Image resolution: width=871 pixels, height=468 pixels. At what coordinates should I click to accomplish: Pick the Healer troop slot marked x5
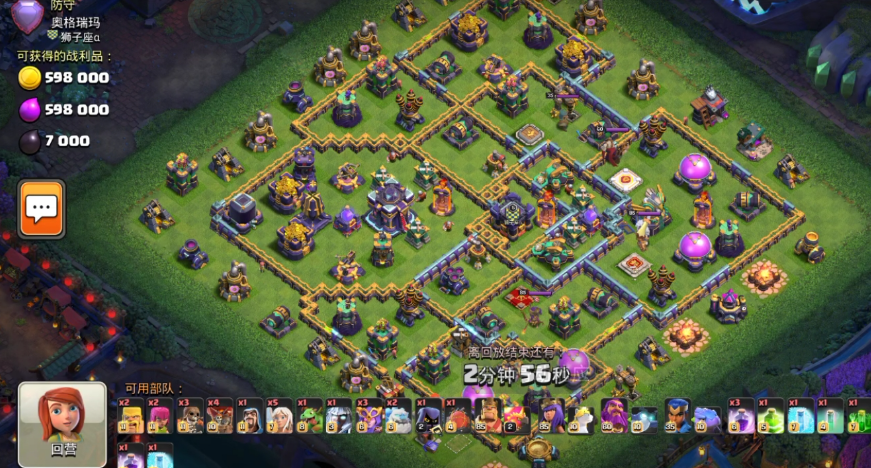(280, 415)
